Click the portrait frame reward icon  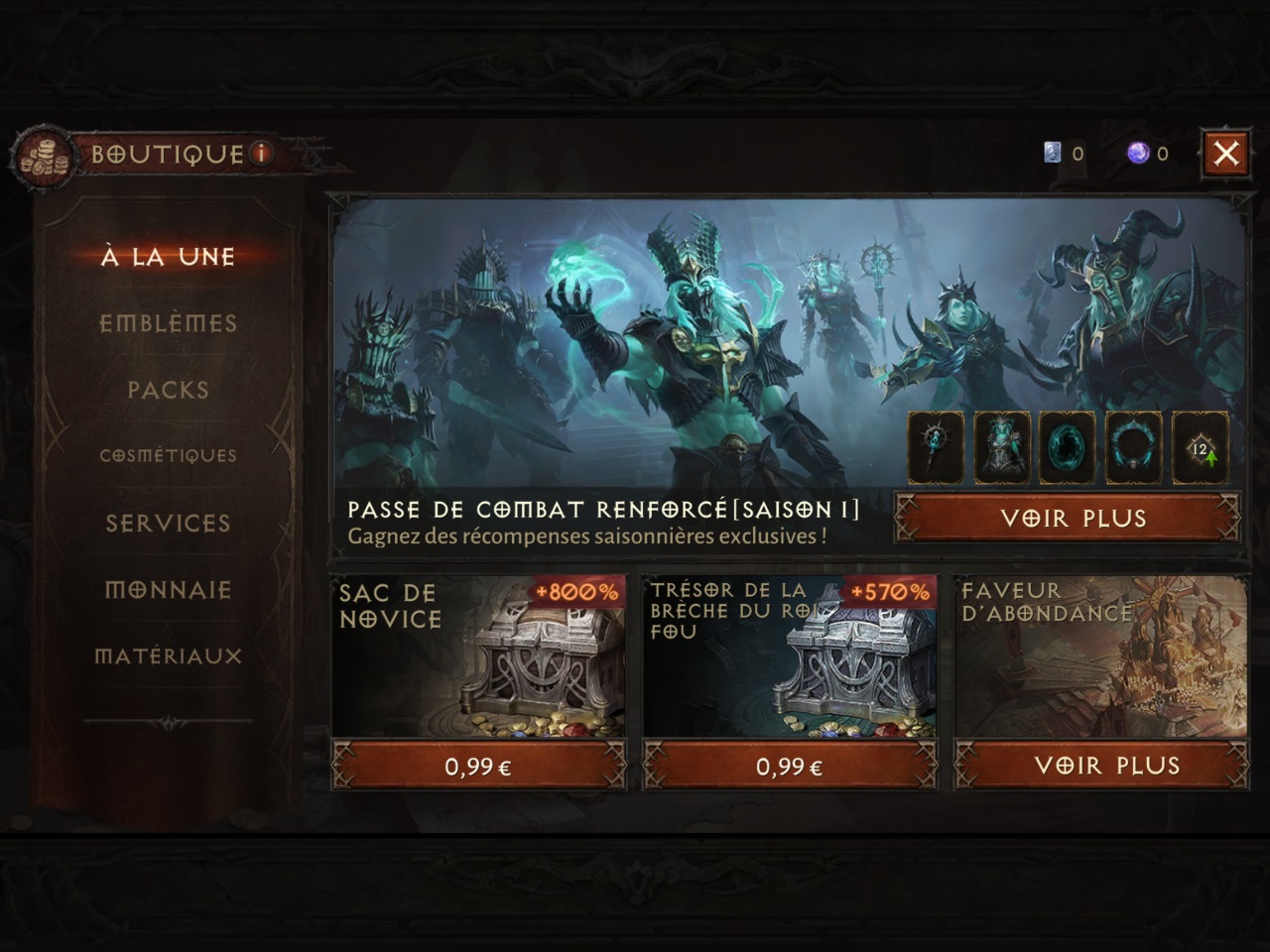click(x=1133, y=447)
